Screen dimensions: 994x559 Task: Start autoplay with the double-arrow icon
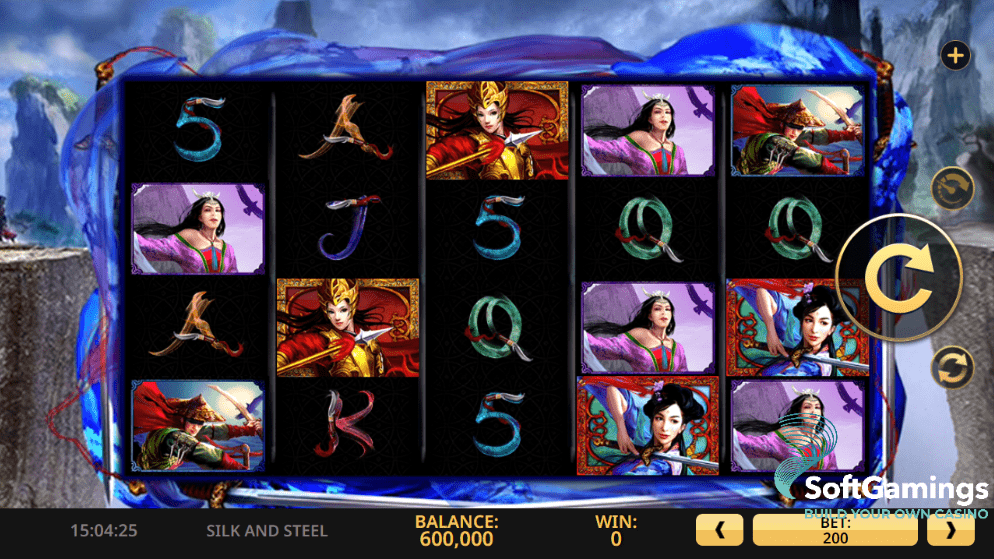coord(951,367)
